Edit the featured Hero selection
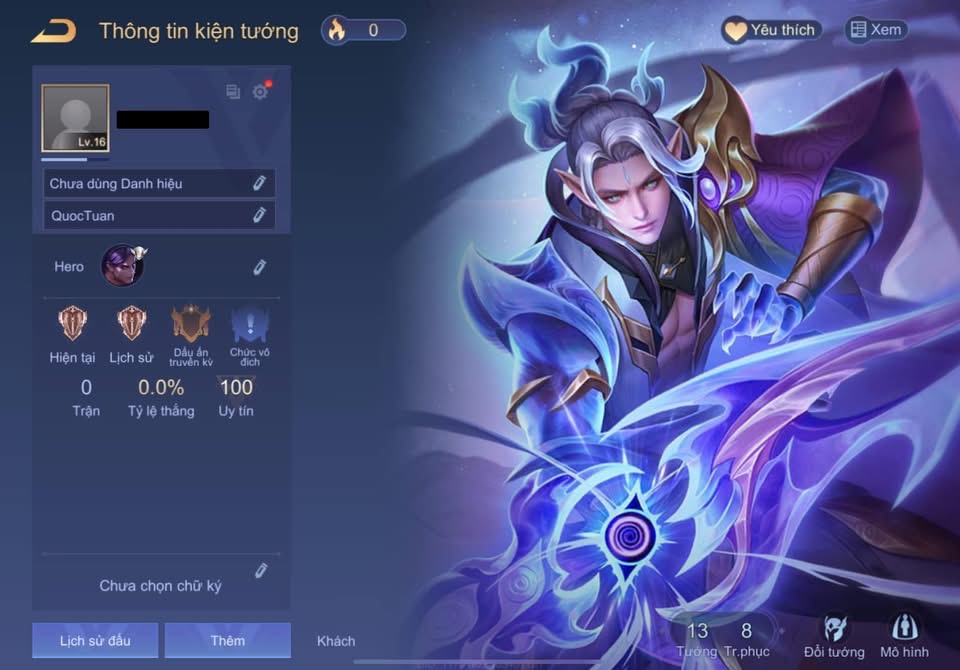Image resolution: width=960 pixels, height=670 pixels. pos(259,266)
